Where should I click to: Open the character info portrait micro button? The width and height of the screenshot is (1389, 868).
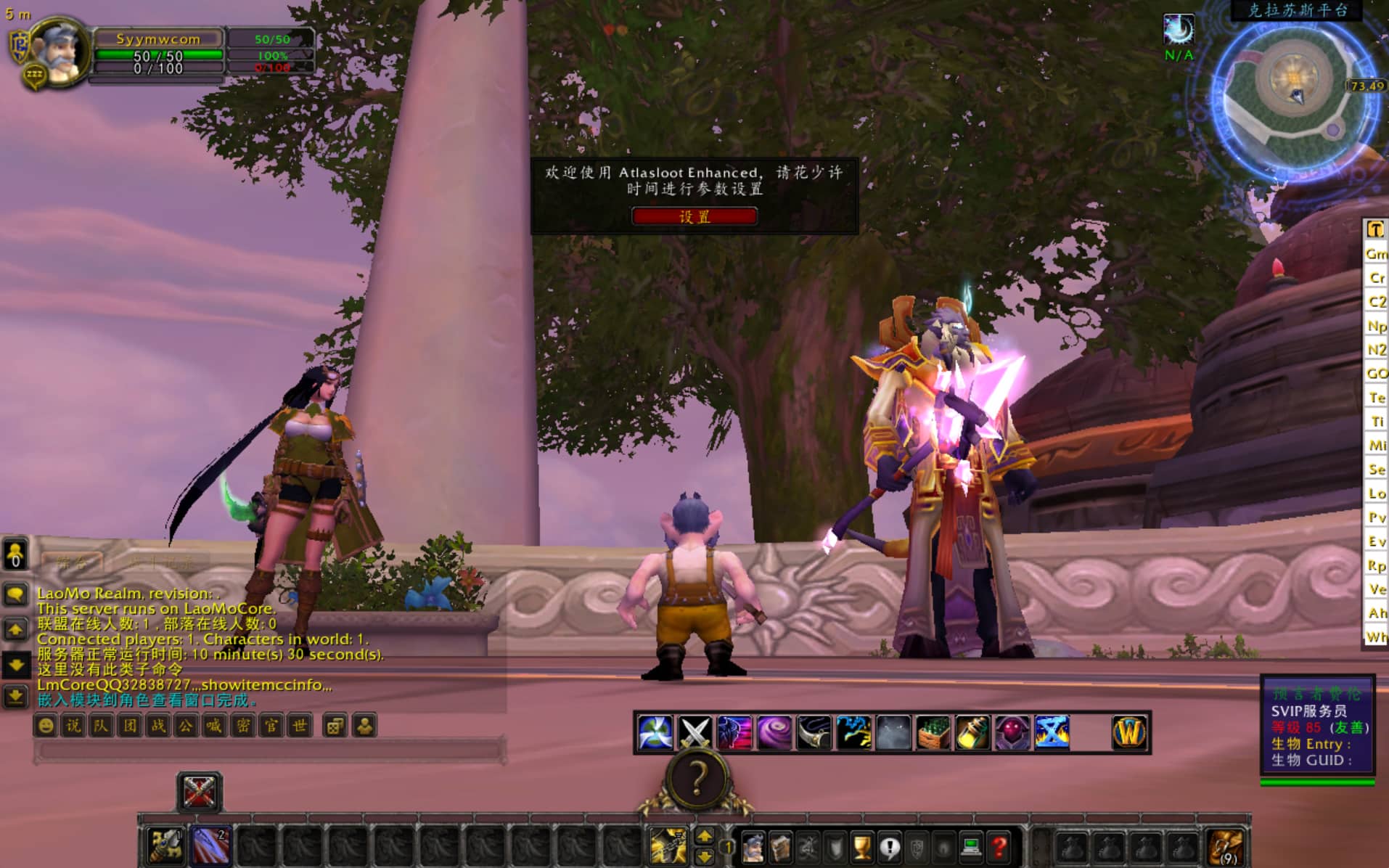[x=753, y=846]
